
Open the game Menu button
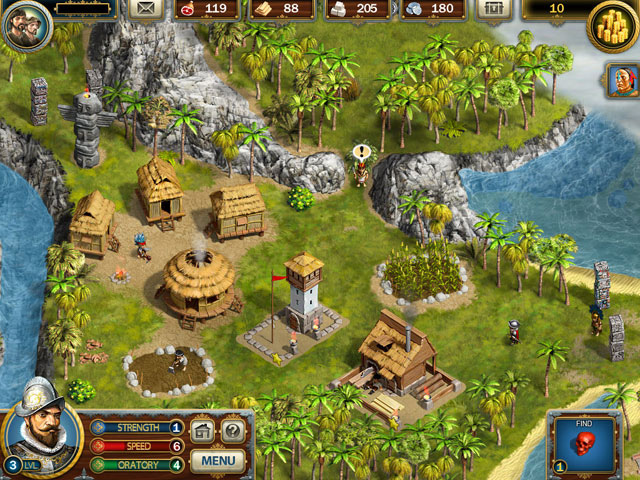217,461
